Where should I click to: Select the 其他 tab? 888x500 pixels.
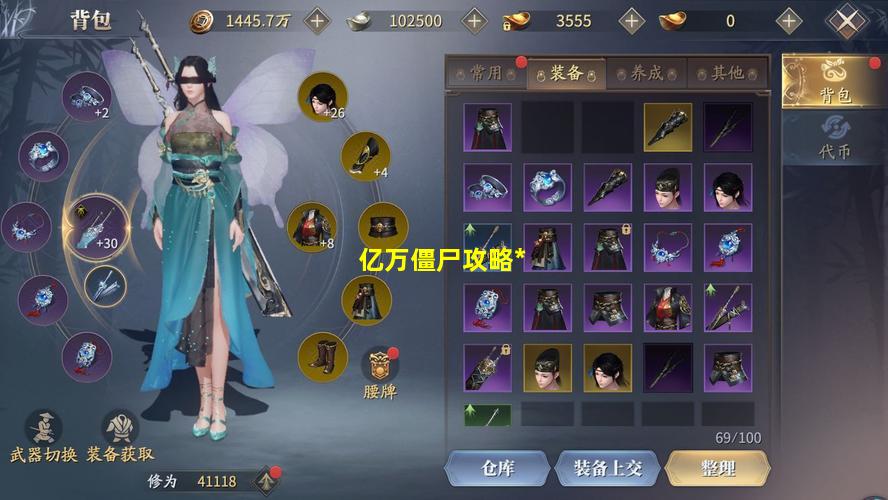point(727,73)
